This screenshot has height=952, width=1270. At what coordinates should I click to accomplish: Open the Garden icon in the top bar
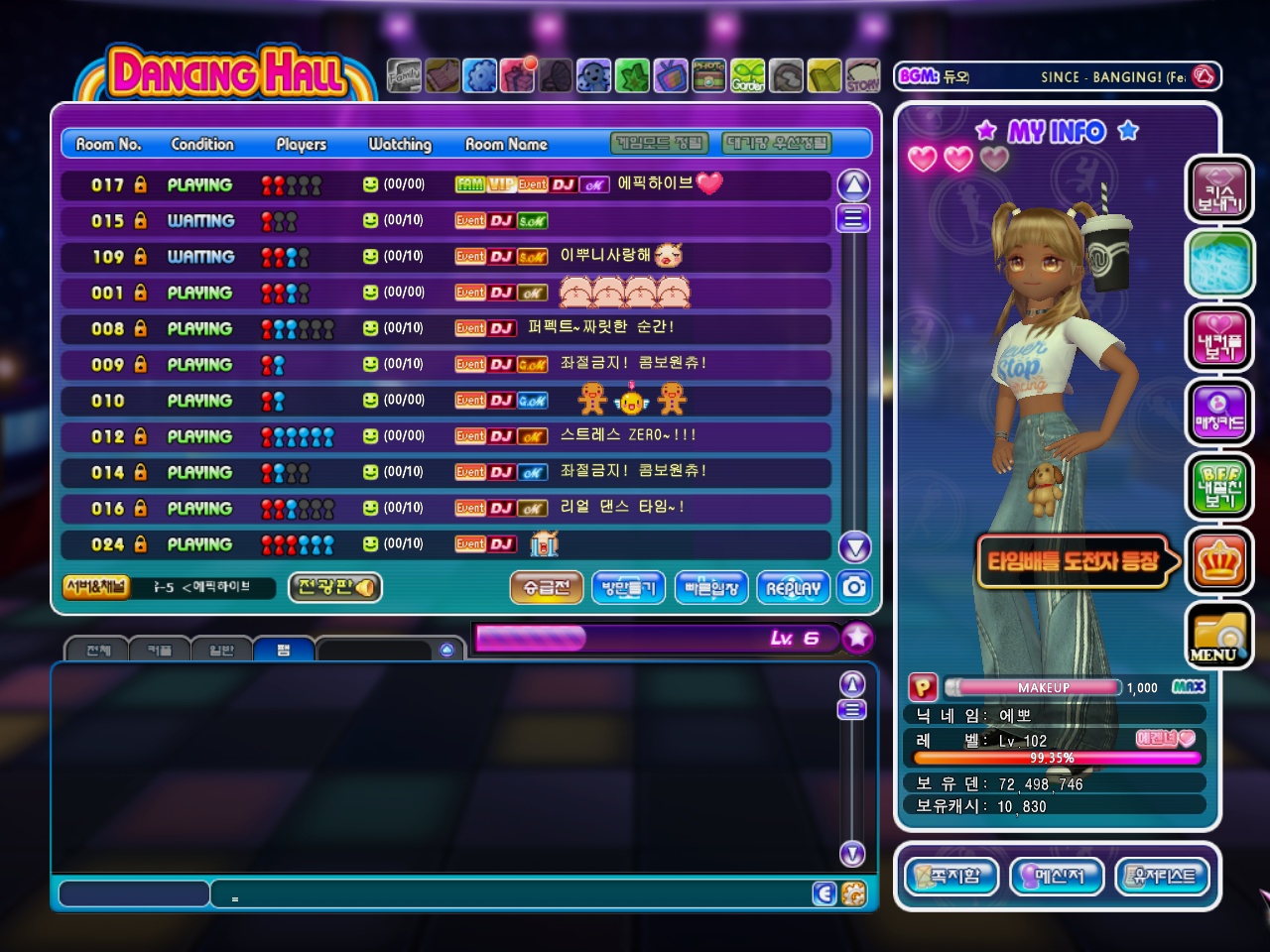(x=748, y=76)
